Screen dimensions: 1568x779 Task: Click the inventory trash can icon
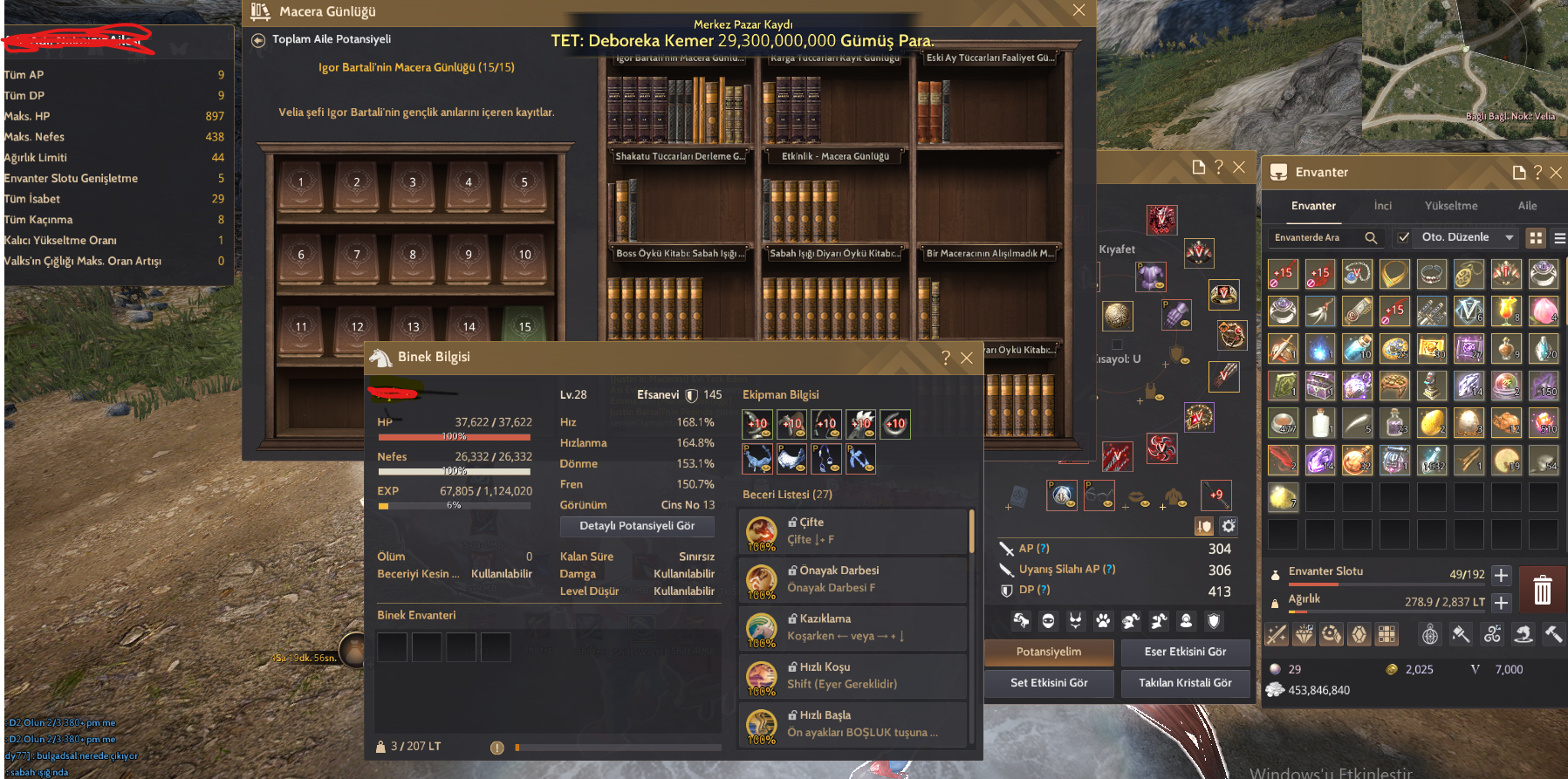(x=1542, y=590)
